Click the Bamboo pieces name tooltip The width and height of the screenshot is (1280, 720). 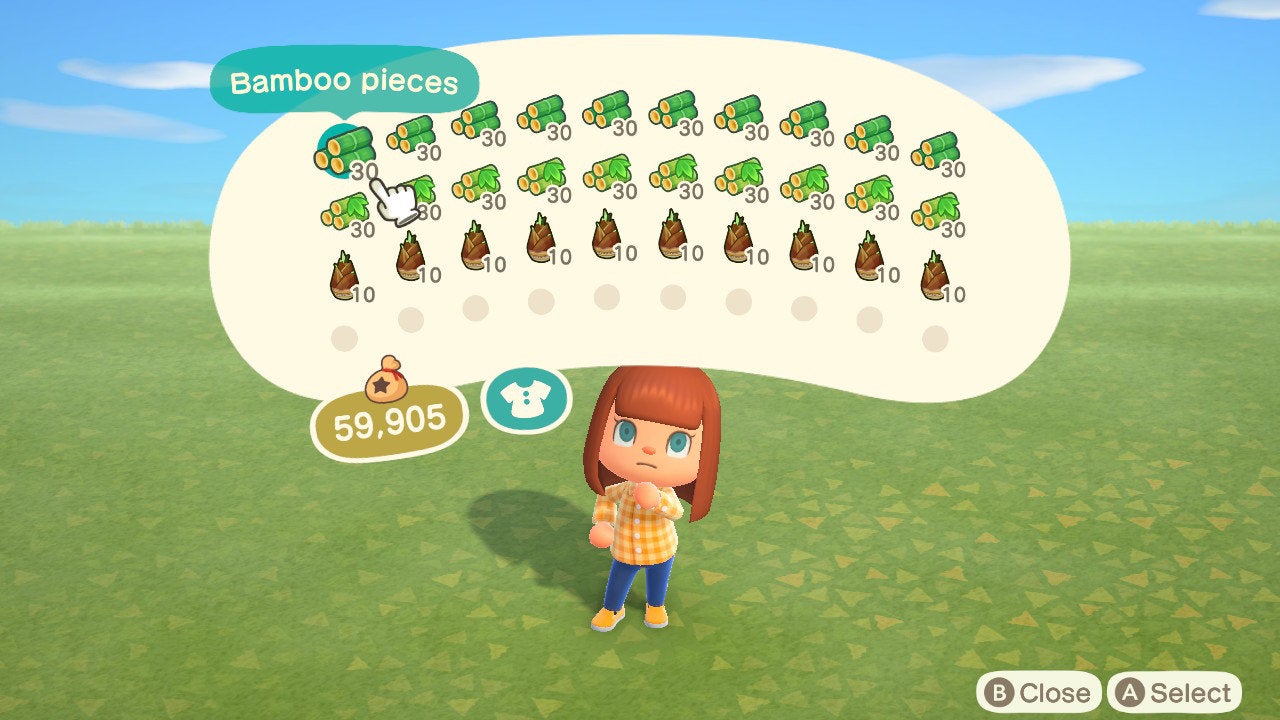click(x=345, y=83)
